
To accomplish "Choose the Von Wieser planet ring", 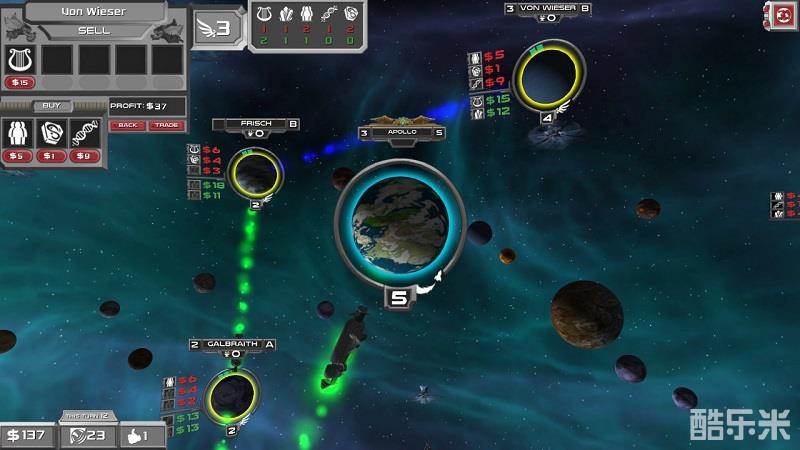I will click(x=548, y=76).
